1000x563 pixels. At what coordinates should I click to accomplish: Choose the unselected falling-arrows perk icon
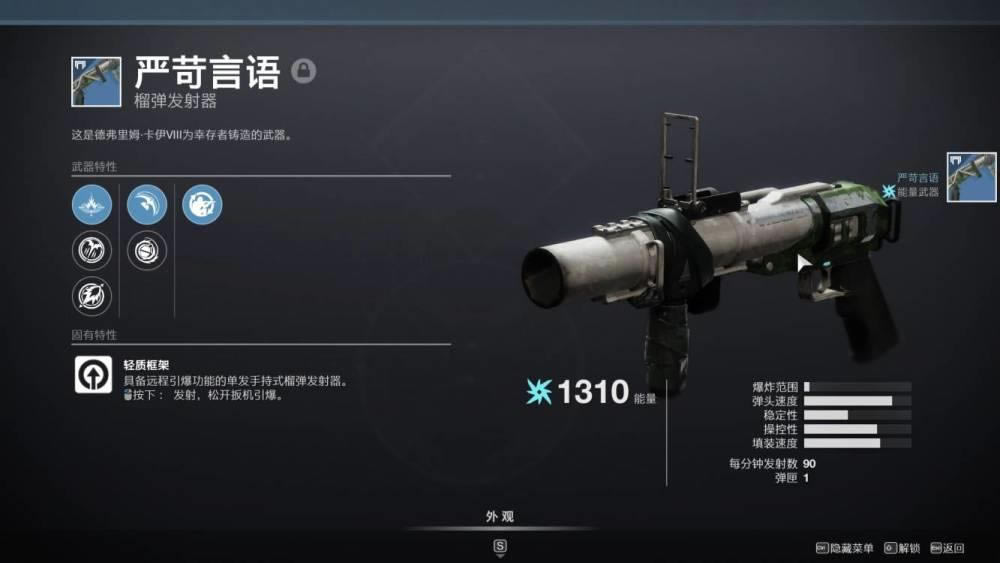[91, 250]
